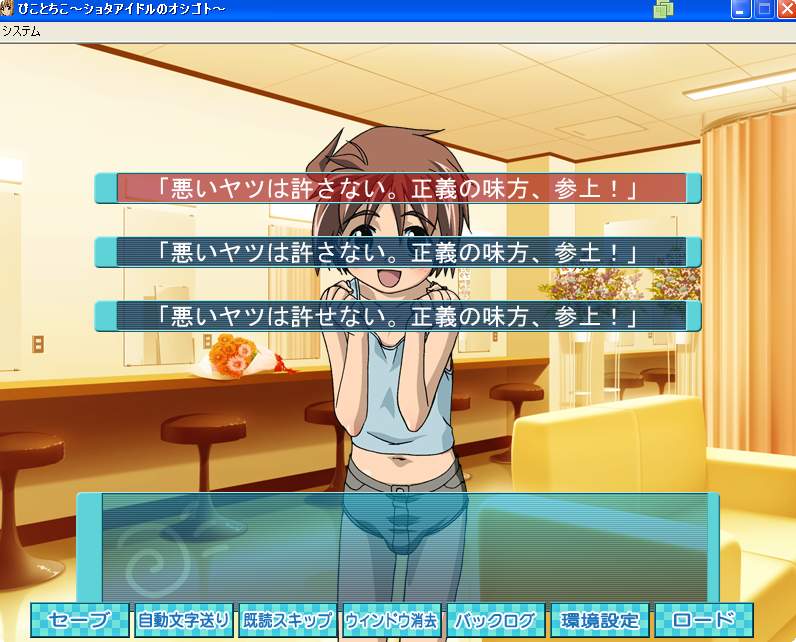Open the ロード (Load) screen

pyautogui.click(x=704, y=620)
